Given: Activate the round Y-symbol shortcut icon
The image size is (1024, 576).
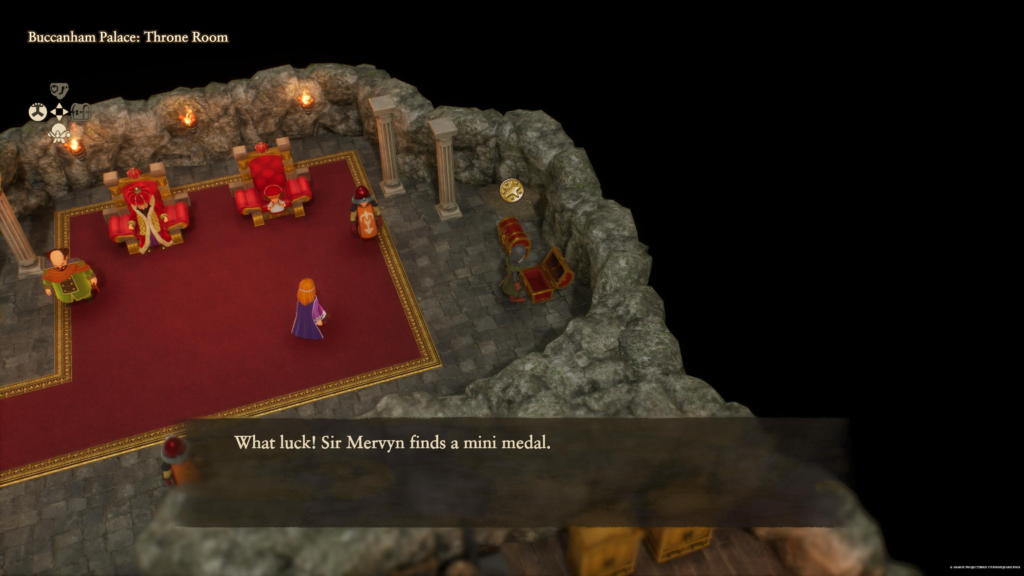Looking at the screenshot, I should pos(38,112).
